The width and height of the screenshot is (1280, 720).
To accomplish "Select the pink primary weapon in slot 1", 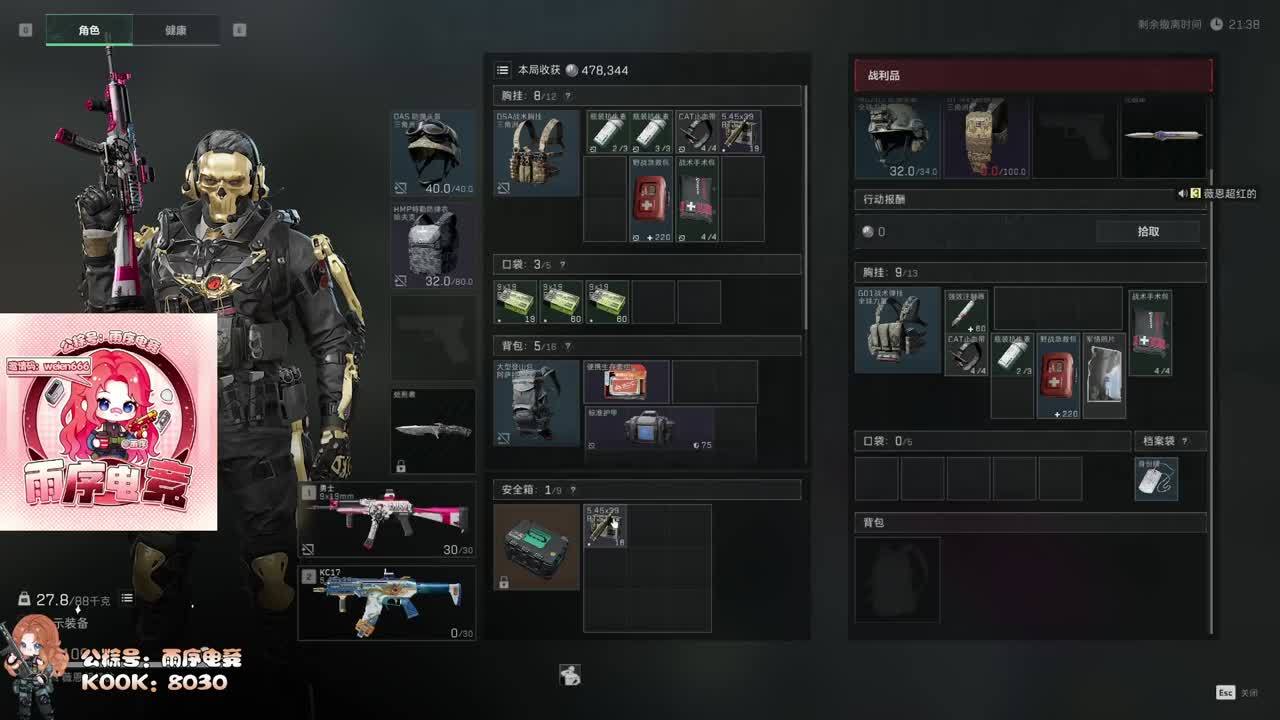I will 386,520.
